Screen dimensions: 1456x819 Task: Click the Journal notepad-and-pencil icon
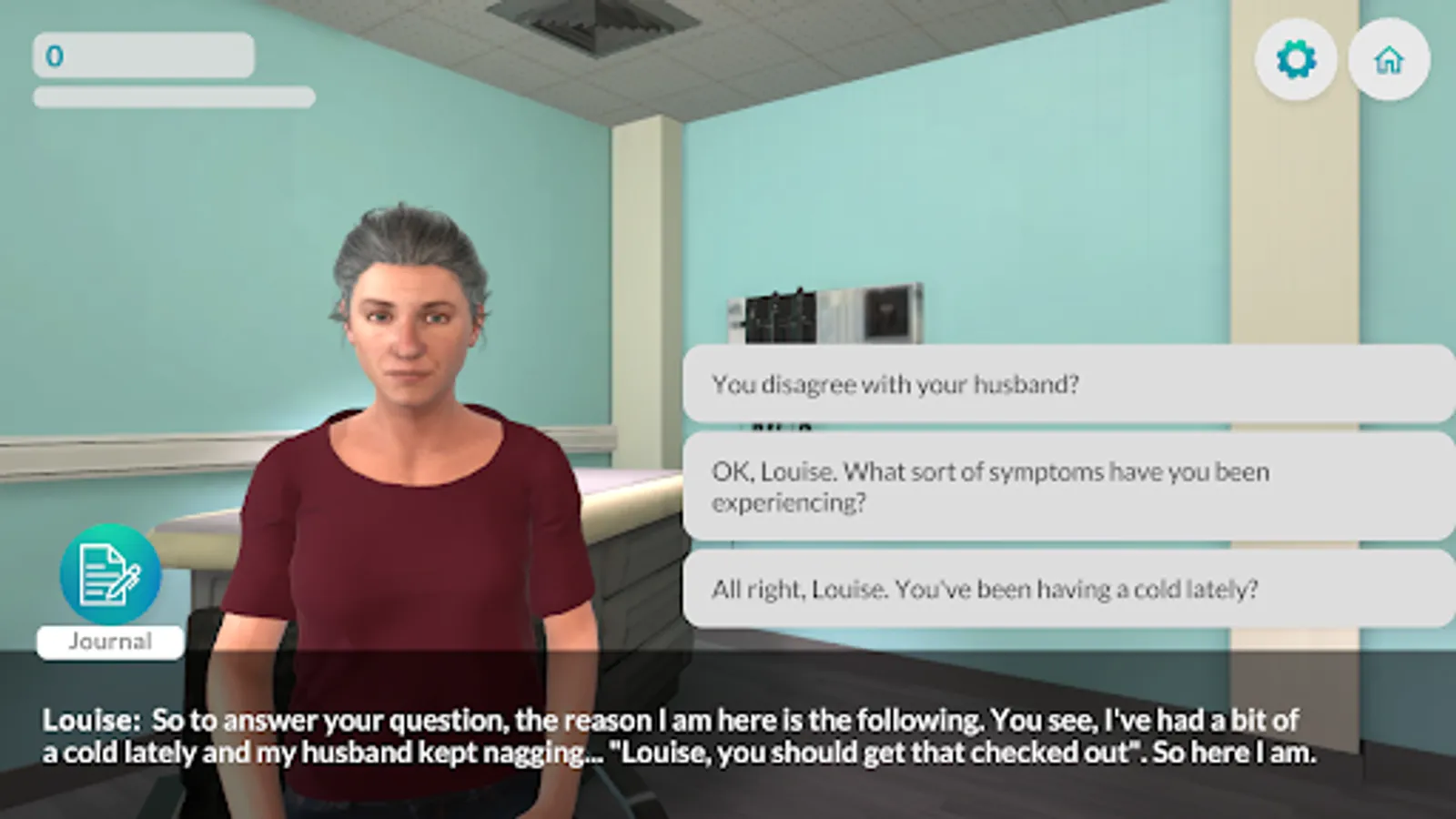109,575
